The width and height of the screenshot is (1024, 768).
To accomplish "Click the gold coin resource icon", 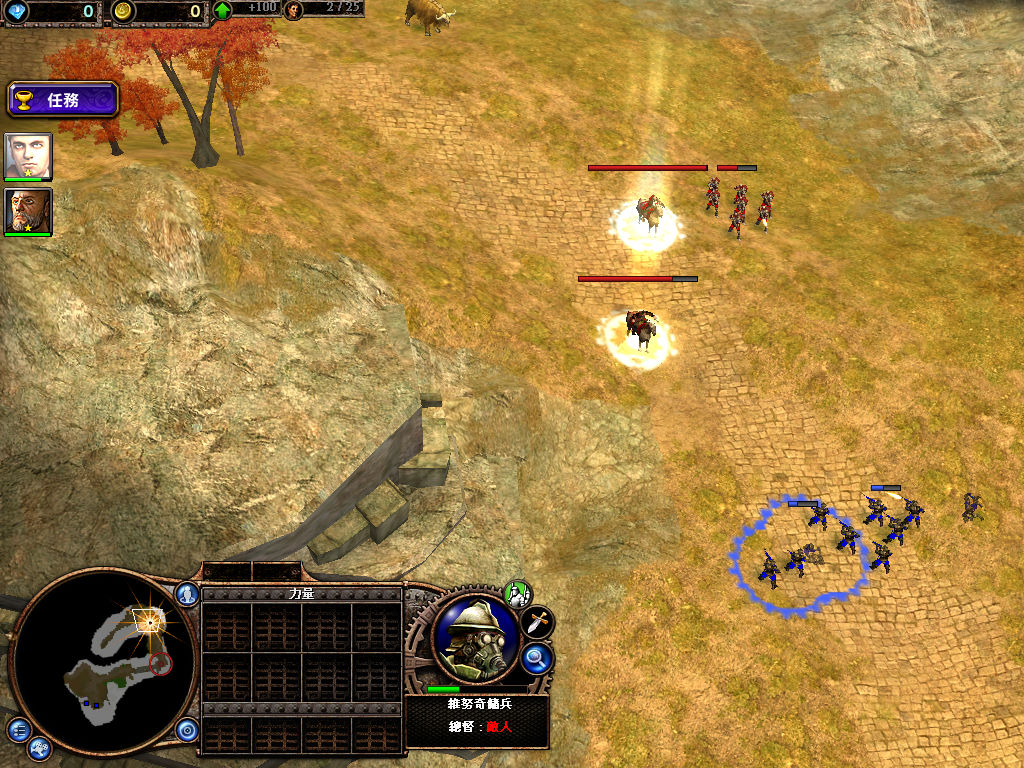I will pos(122,11).
